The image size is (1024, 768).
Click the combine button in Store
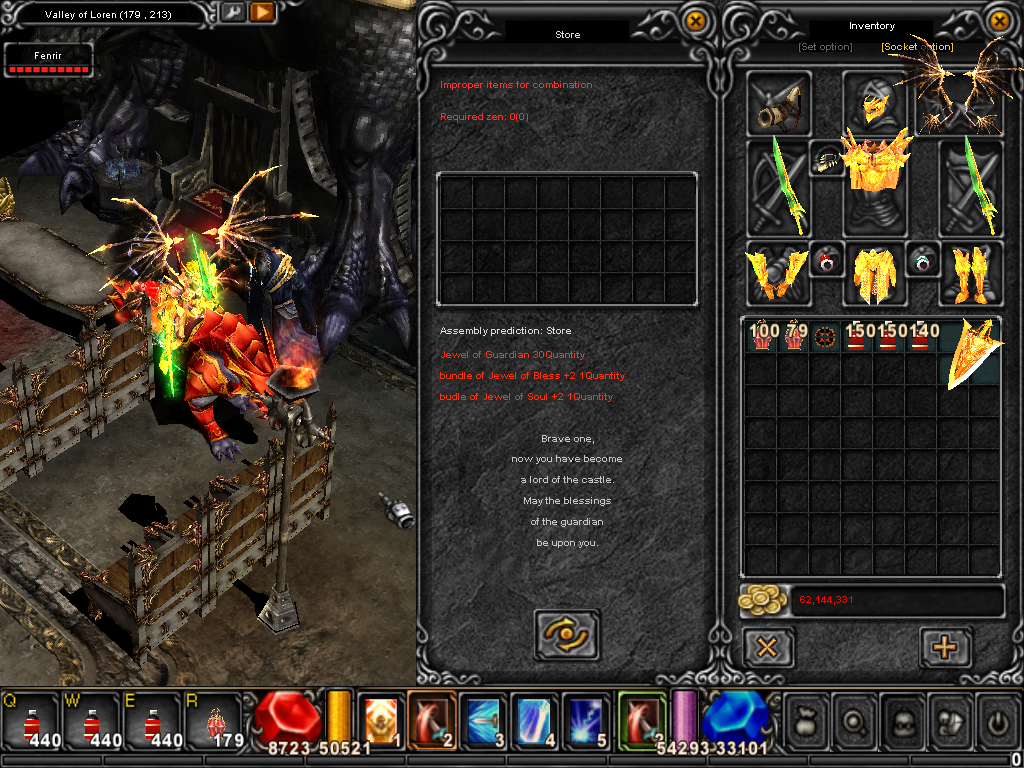click(x=567, y=634)
